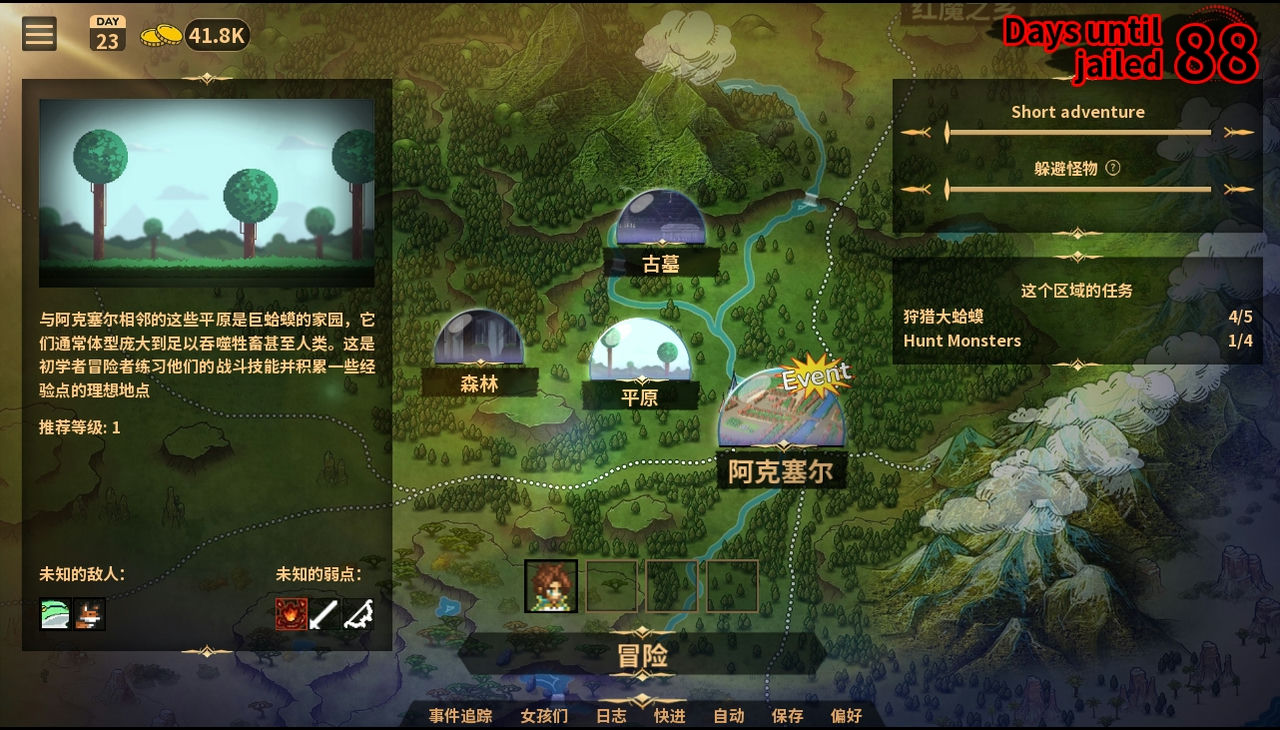Toggle 快进 fast-forward mode
The image size is (1280, 730).
point(669,716)
